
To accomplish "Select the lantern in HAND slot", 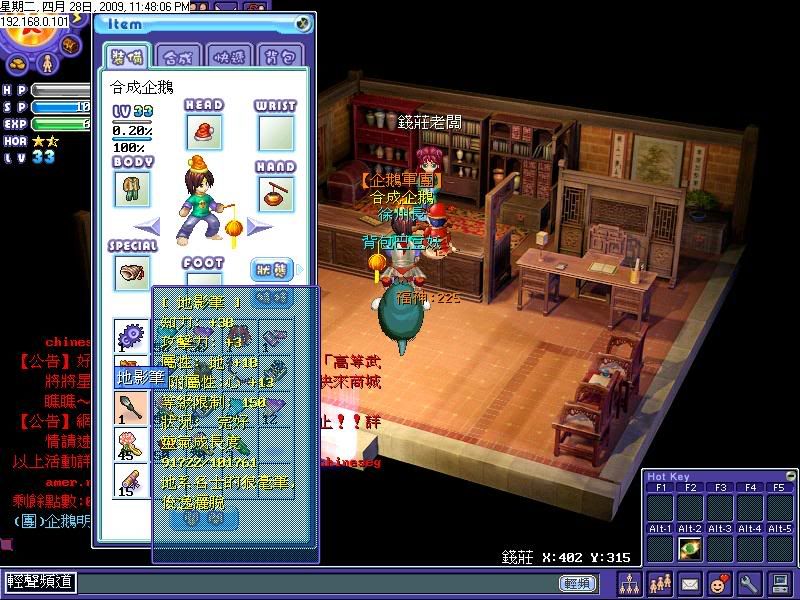I will pos(276,193).
